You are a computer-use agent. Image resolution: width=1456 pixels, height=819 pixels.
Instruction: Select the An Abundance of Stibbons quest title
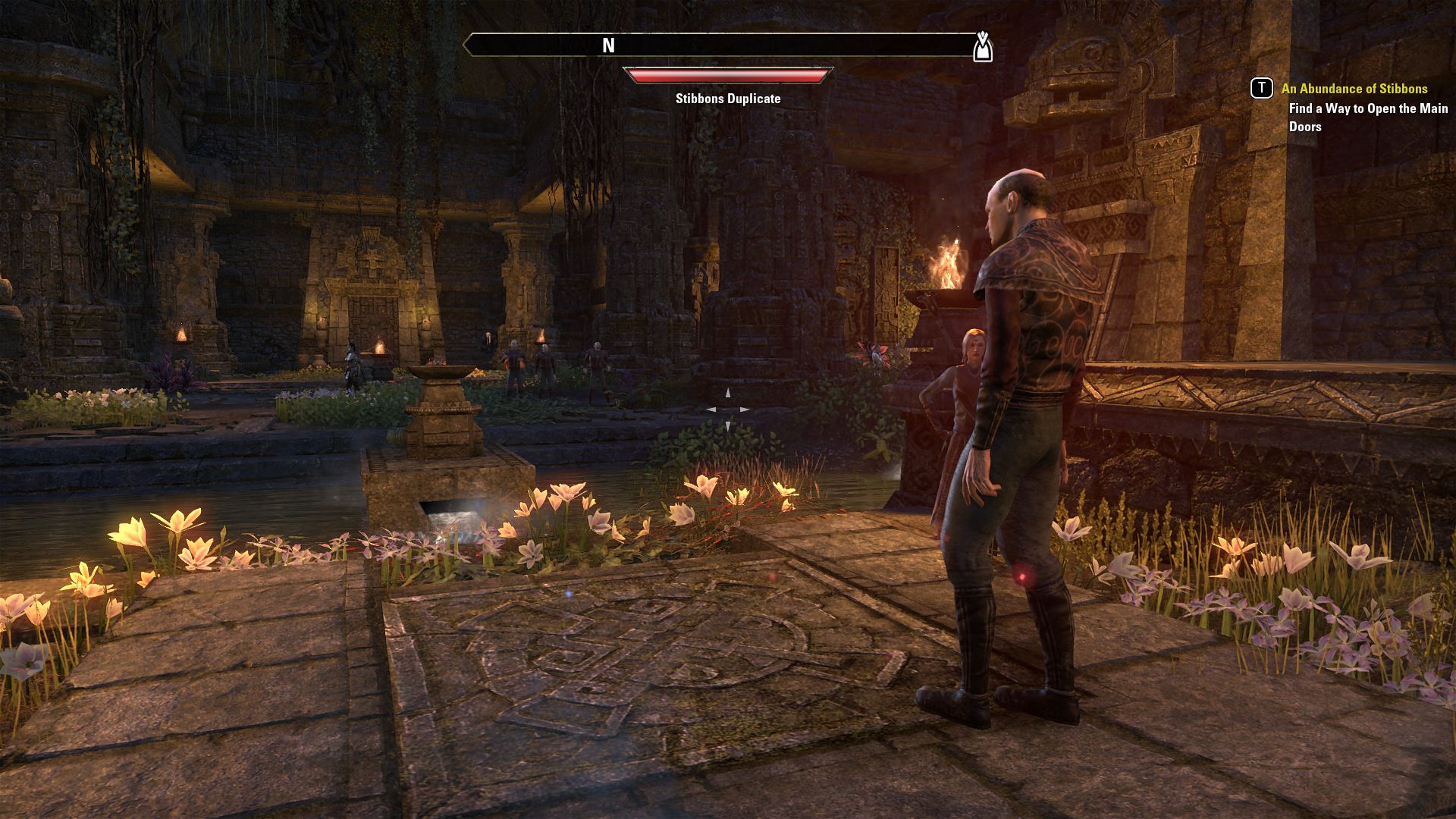[x=1354, y=89]
